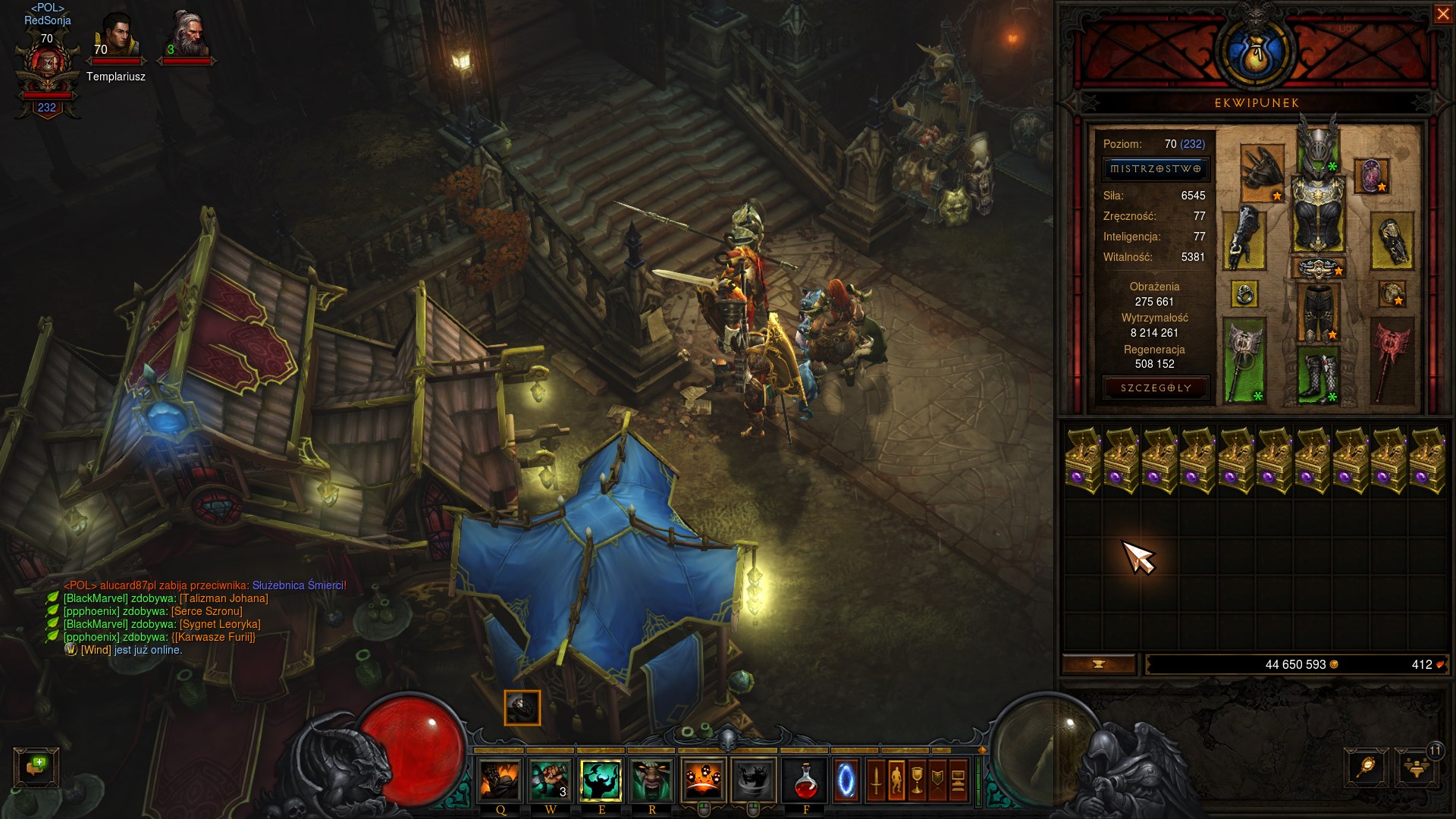
Task: Open the chat button with green plus
Action: [36, 766]
